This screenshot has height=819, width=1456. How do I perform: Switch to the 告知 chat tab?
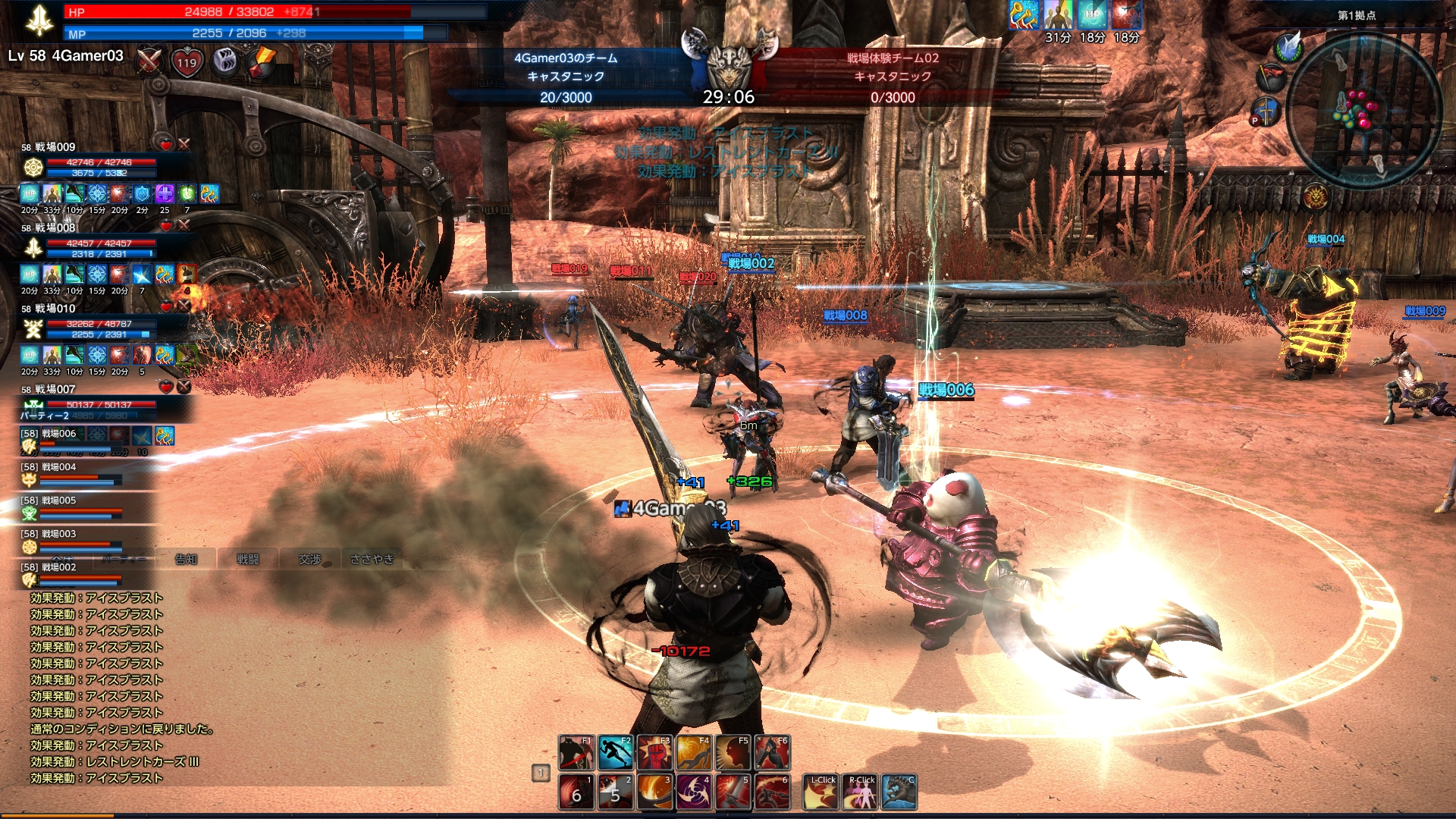click(186, 559)
